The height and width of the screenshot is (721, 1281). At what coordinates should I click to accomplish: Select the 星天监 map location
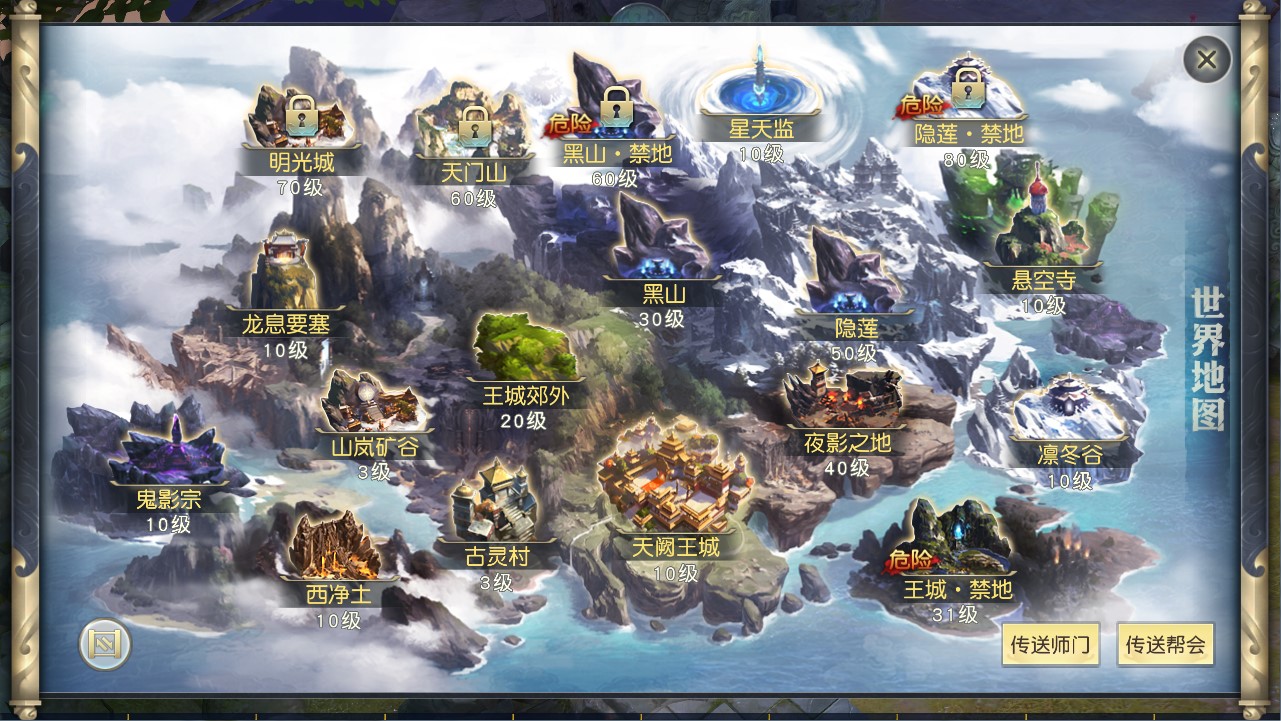tap(760, 100)
